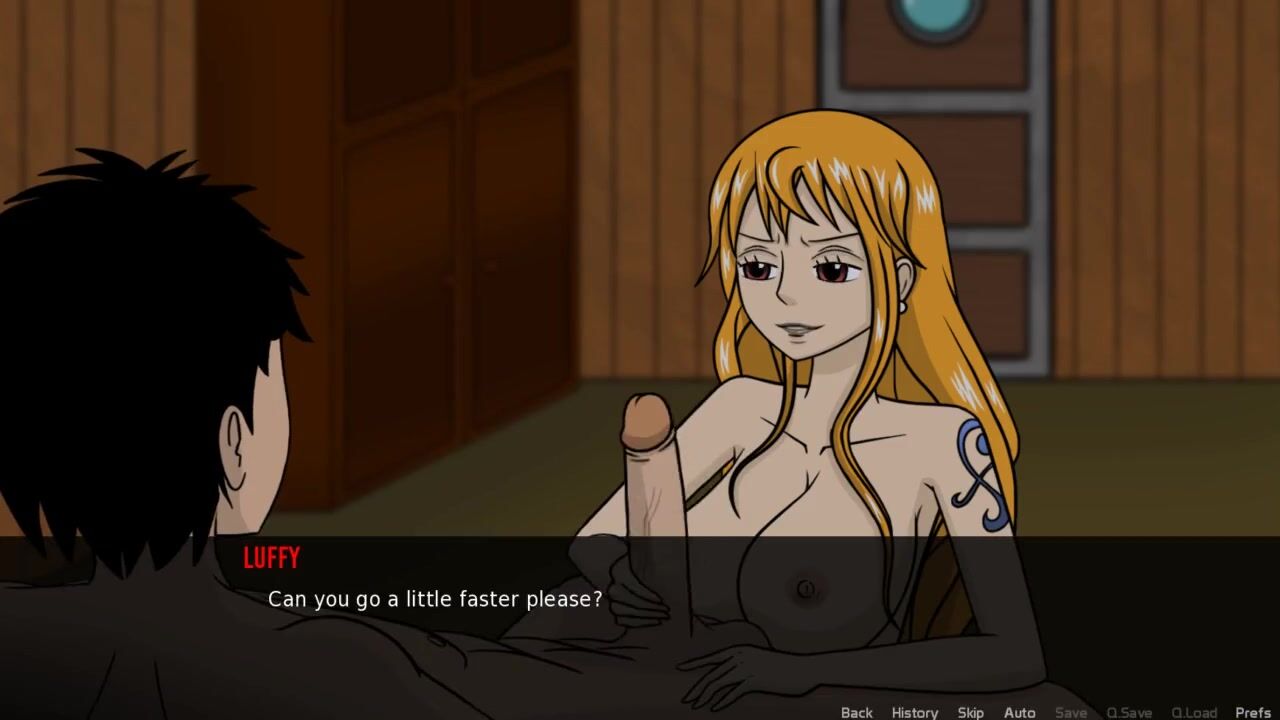Activate Skip in the quick menu
The width and height of the screenshot is (1280, 720).
click(x=970, y=712)
